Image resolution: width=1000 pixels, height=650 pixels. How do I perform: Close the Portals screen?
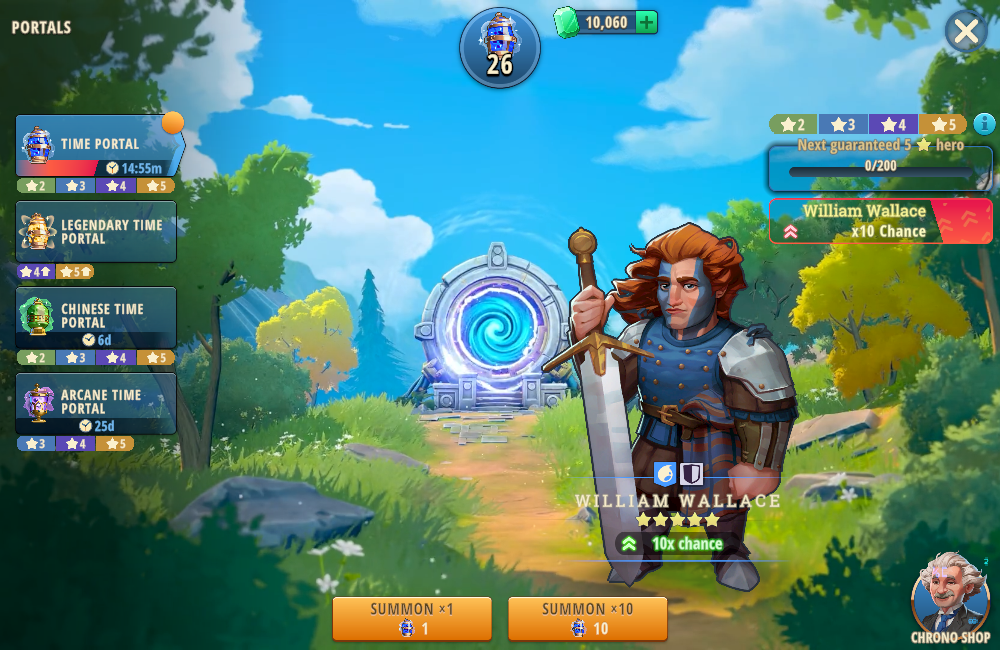coord(965,32)
